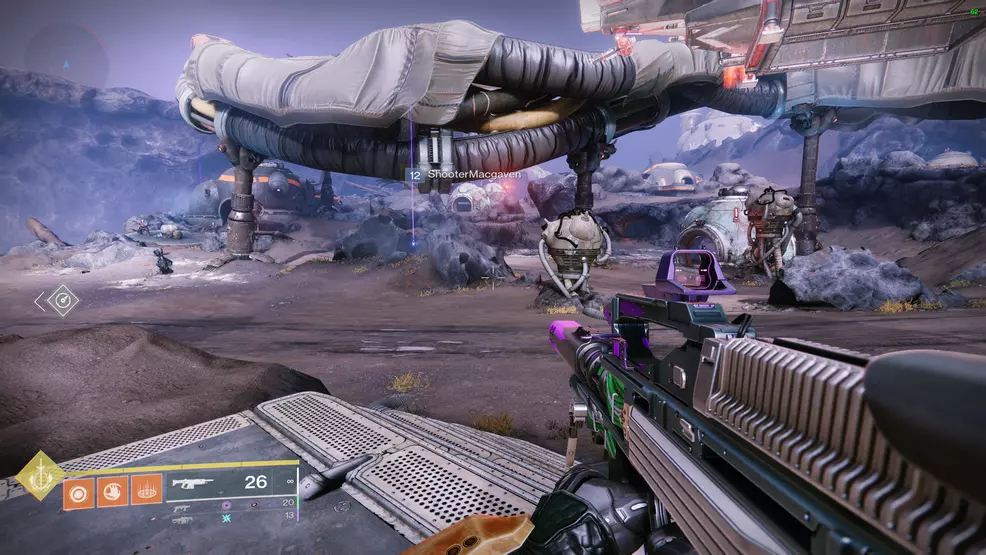
Task: Switch to the second weapon silhouette
Action: (184, 506)
